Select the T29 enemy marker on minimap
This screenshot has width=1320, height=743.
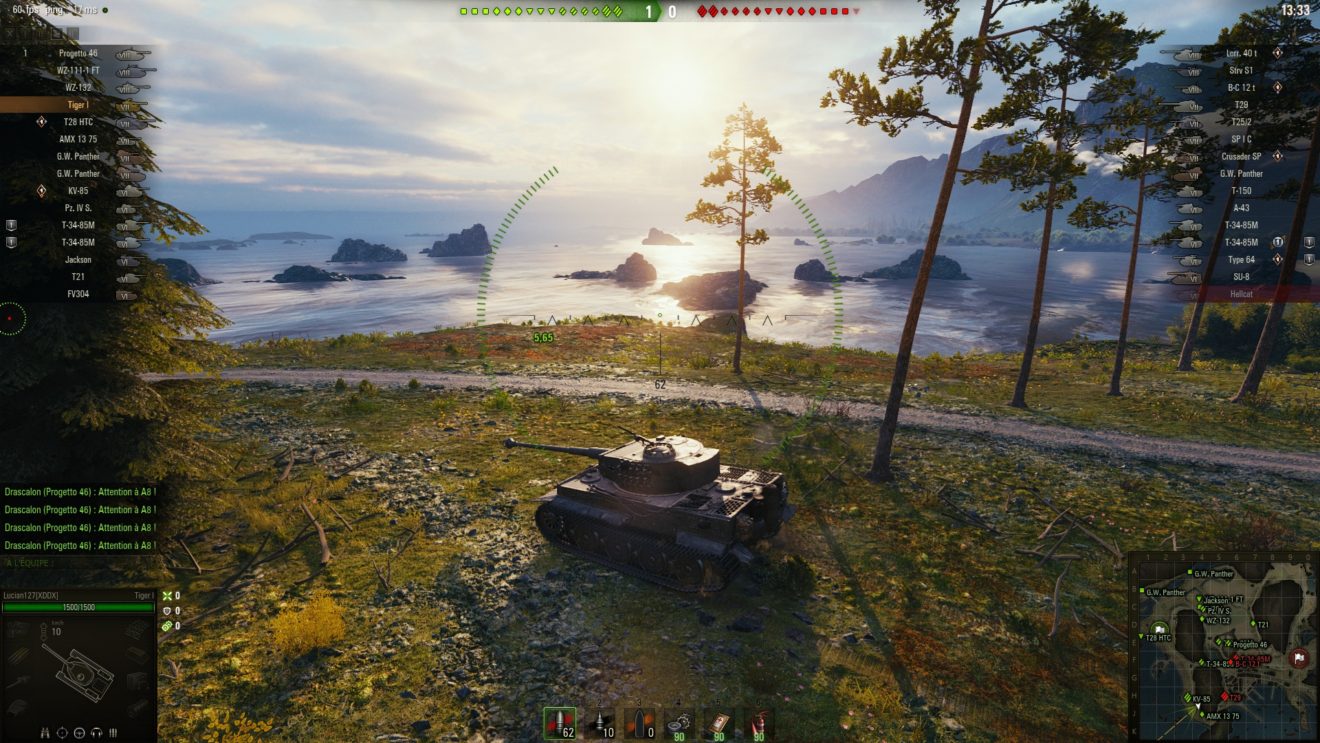pyautogui.click(x=1231, y=696)
